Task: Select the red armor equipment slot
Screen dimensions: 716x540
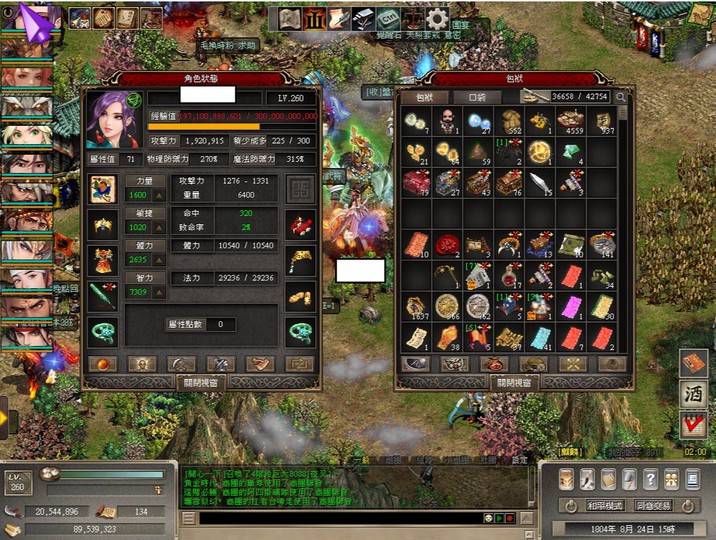Action: click(x=103, y=261)
